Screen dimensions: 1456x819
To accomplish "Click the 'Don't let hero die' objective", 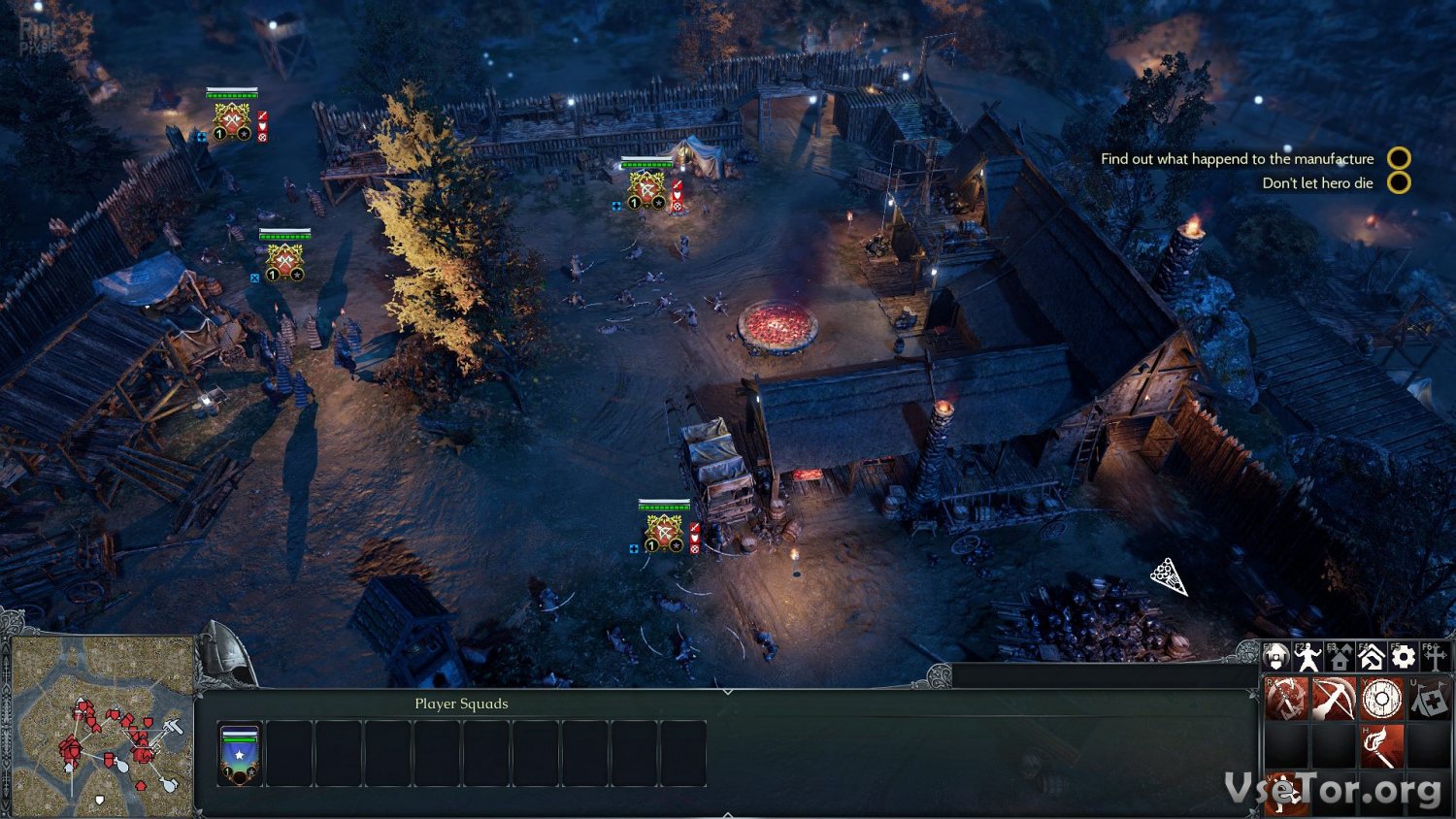I will (1317, 183).
